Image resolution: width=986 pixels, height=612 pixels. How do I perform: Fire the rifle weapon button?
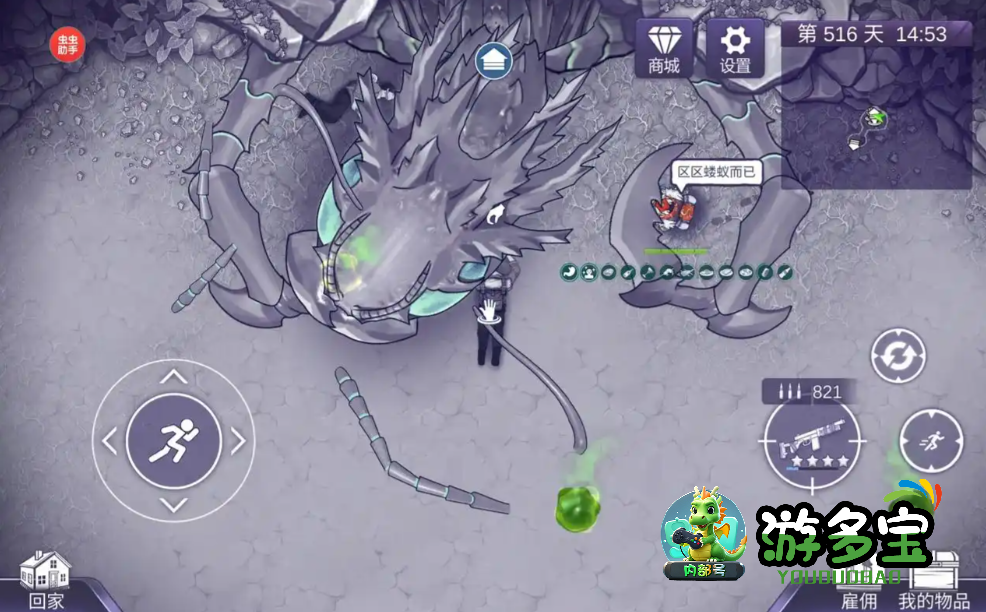pos(812,439)
